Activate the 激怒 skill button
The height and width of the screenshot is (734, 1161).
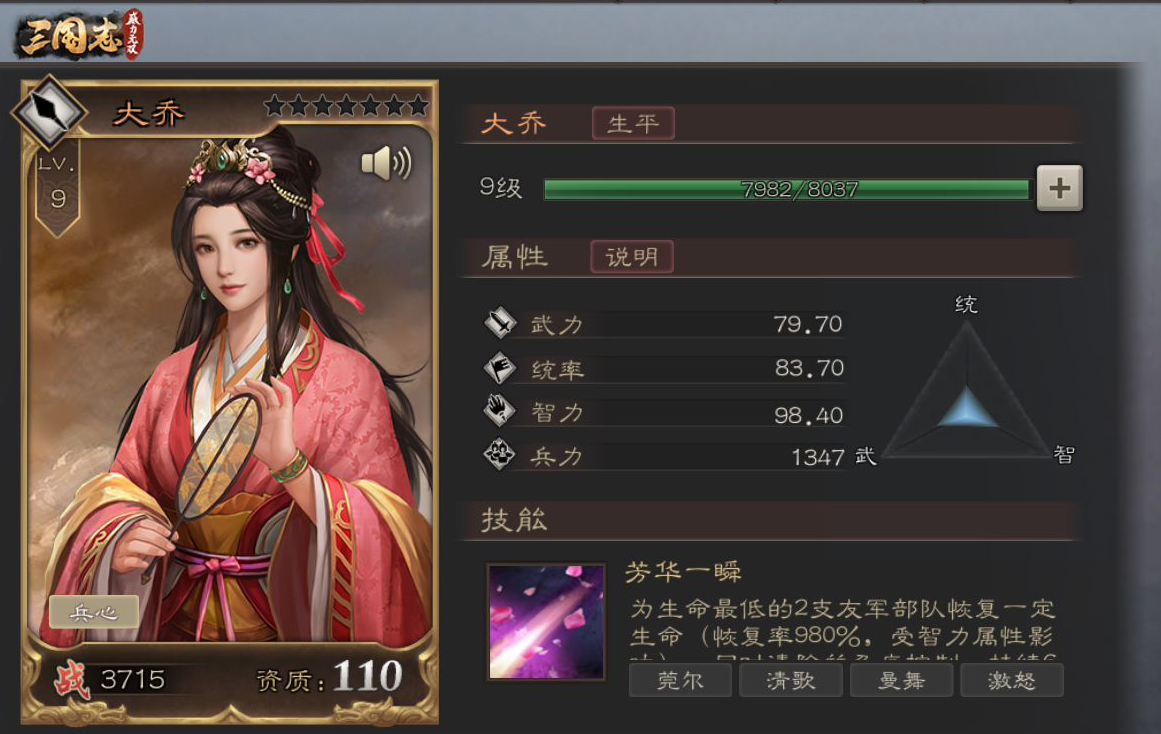tap(1011, 681)
